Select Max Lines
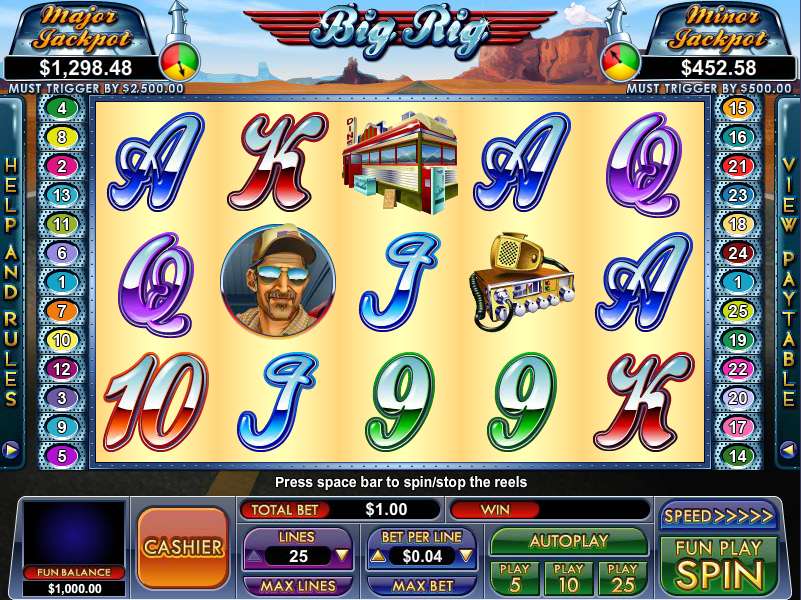801x600 pixels. pos(297,585)
